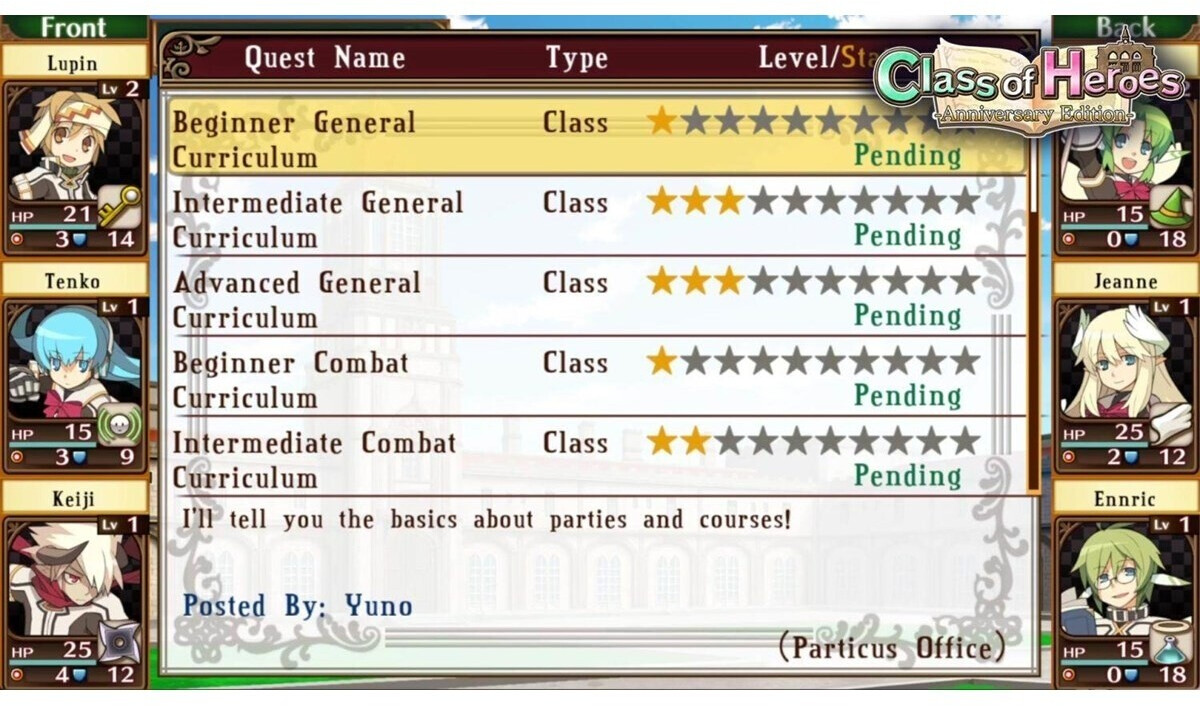Viewport: 1200px width, 706px height.
Task: Pick the Beginner Combat Curriculum quest
Action: click(595, 378)
